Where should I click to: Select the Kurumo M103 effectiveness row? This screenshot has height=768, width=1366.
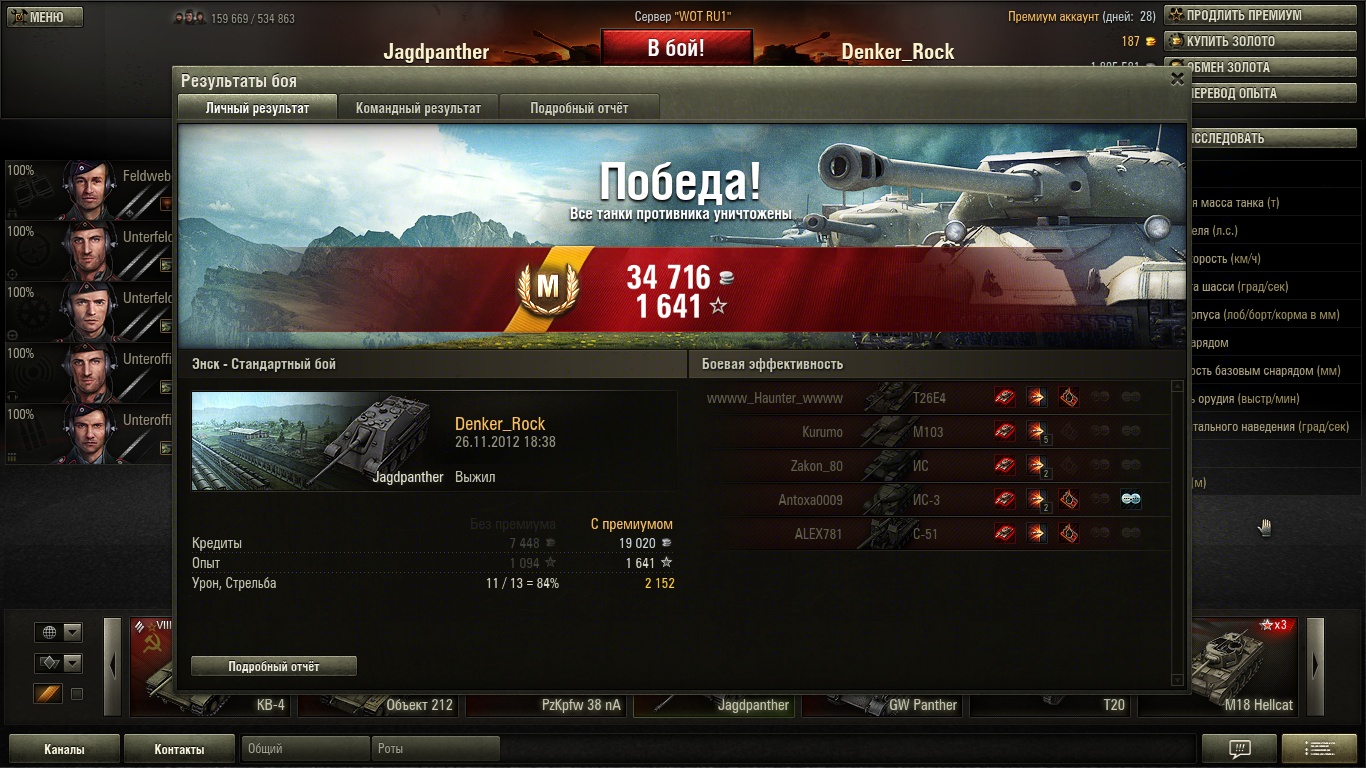[935, 432]
